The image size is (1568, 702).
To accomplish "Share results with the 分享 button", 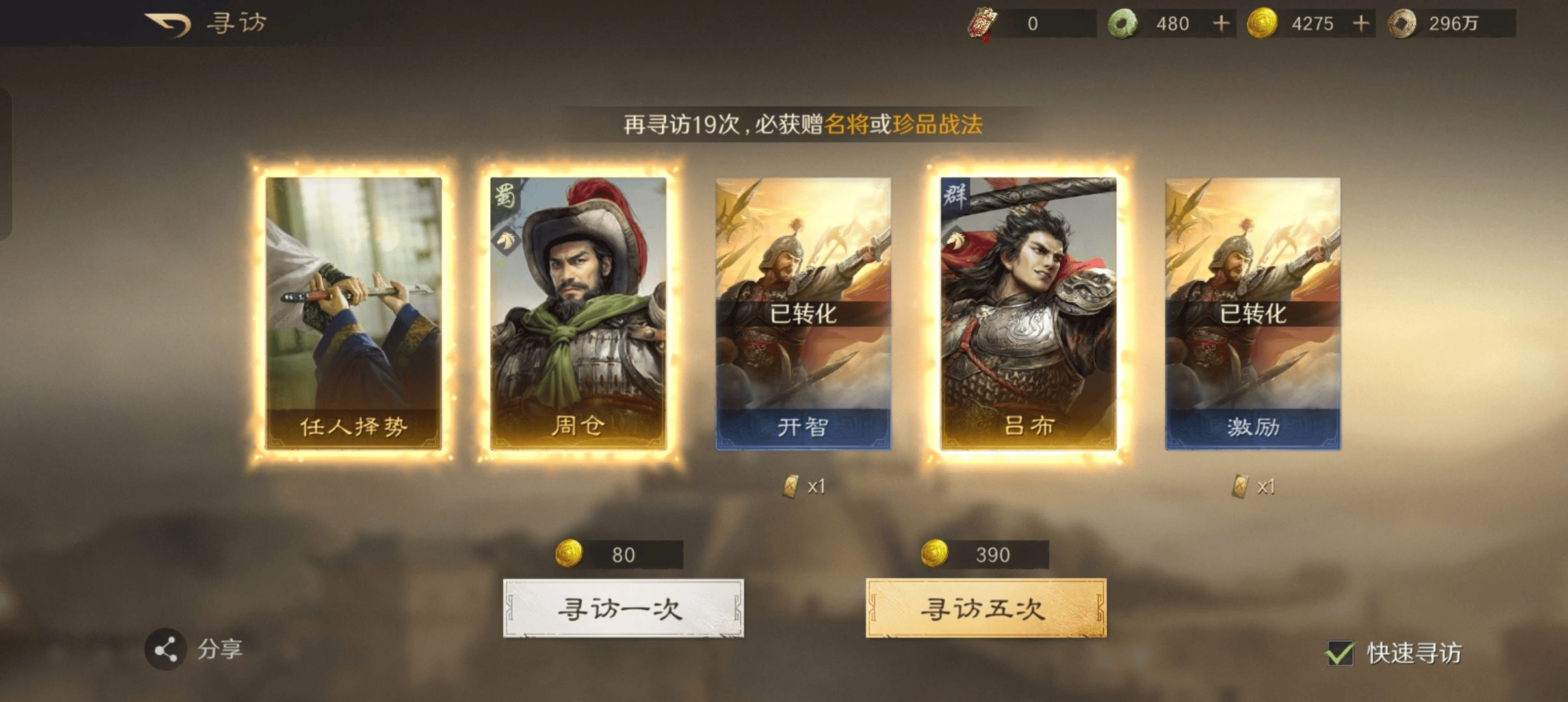I will pyautogui.click(x=166, y=649).
